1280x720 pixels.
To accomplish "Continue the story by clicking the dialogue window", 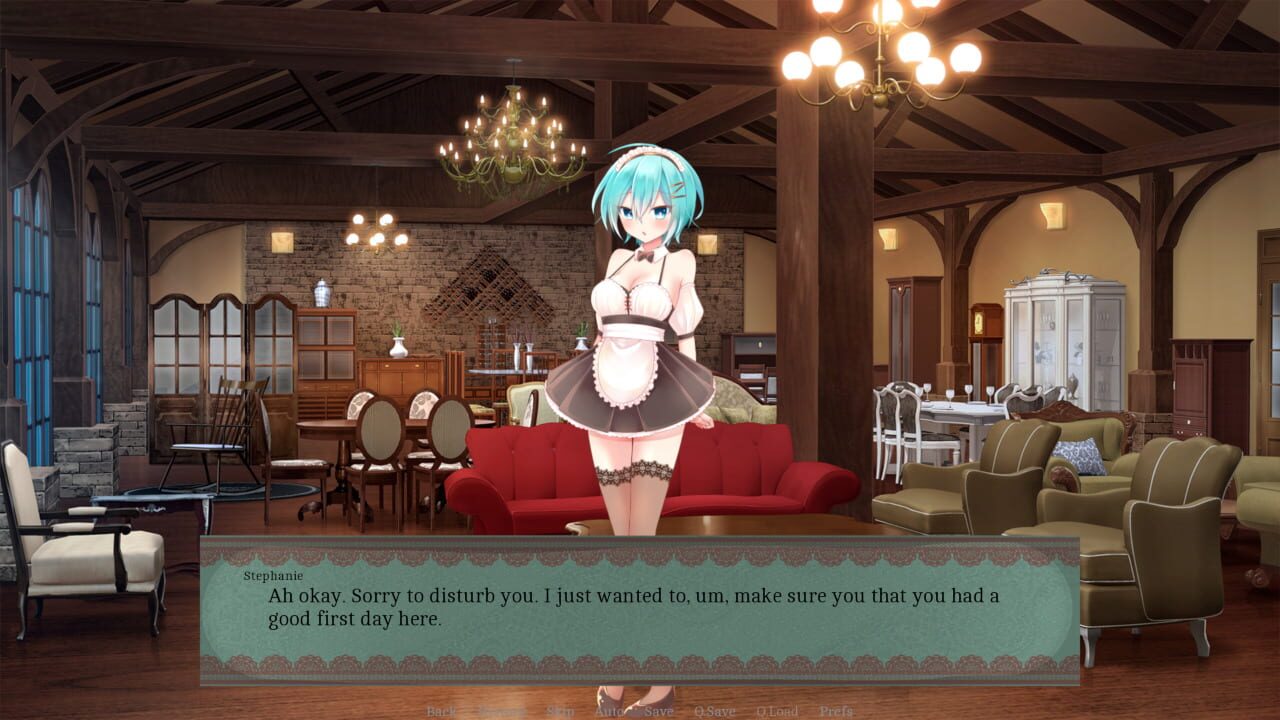I will 640,610.
